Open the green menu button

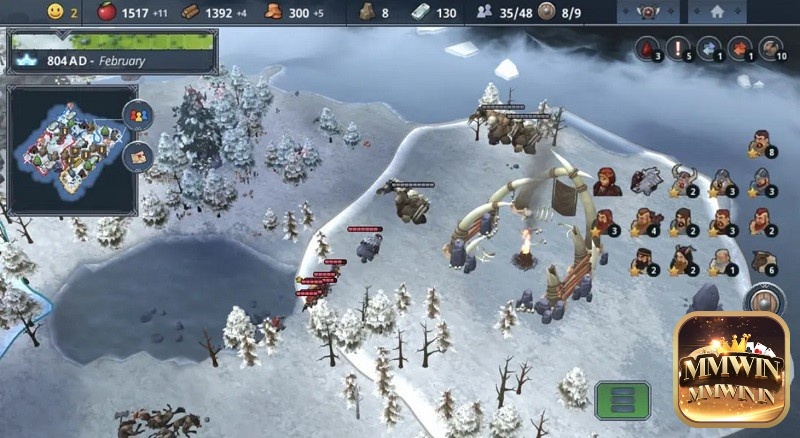622,401
